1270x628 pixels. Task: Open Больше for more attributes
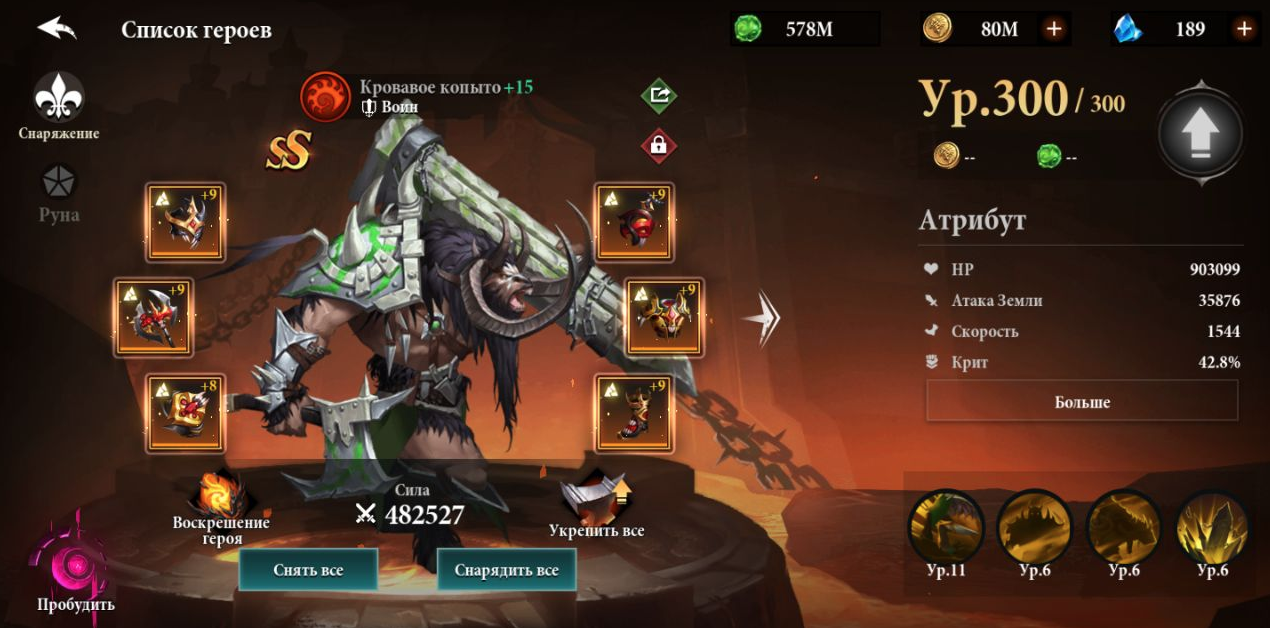point(1082,402)
